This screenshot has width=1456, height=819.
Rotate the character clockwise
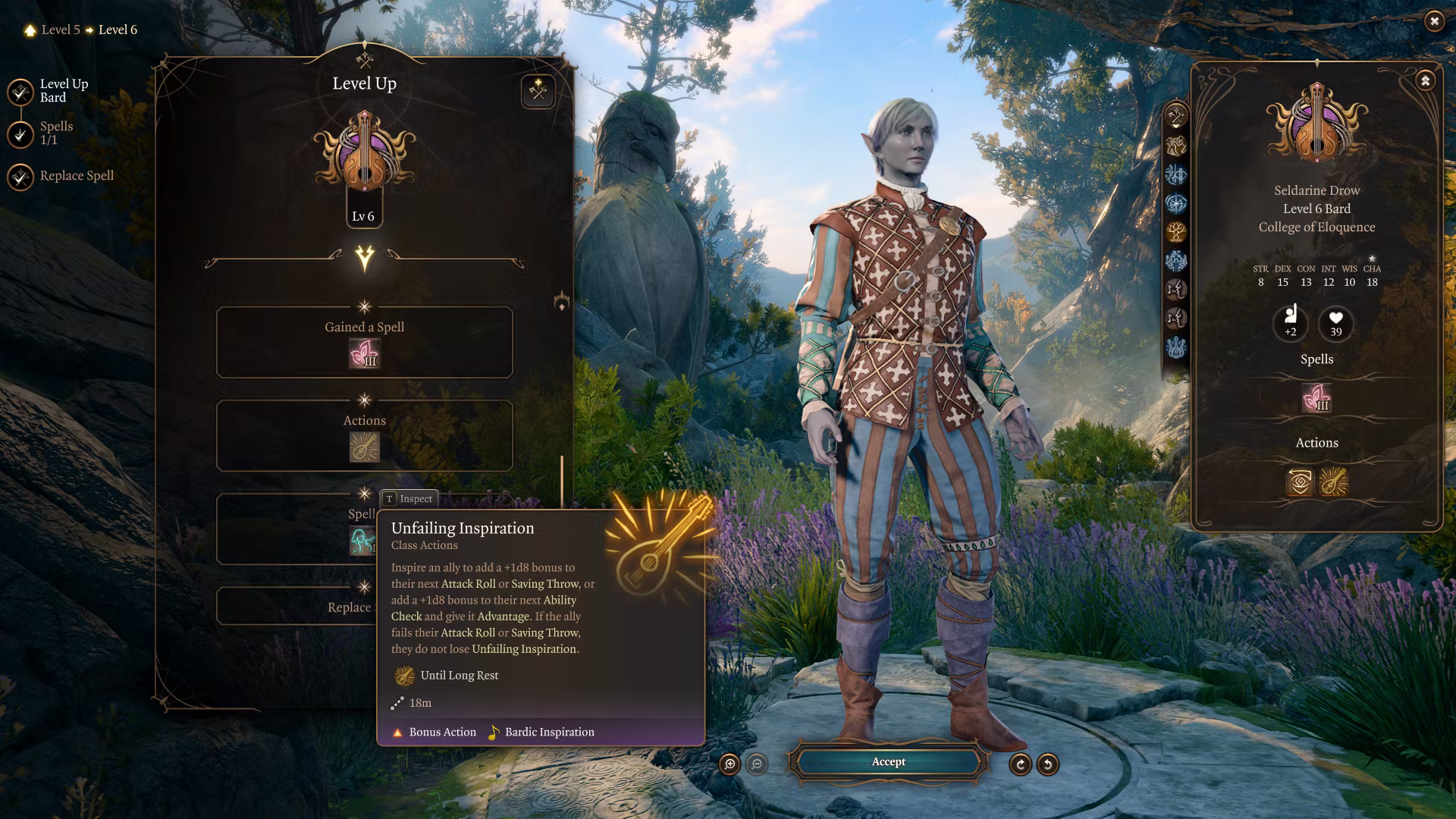coord(1020,764)
